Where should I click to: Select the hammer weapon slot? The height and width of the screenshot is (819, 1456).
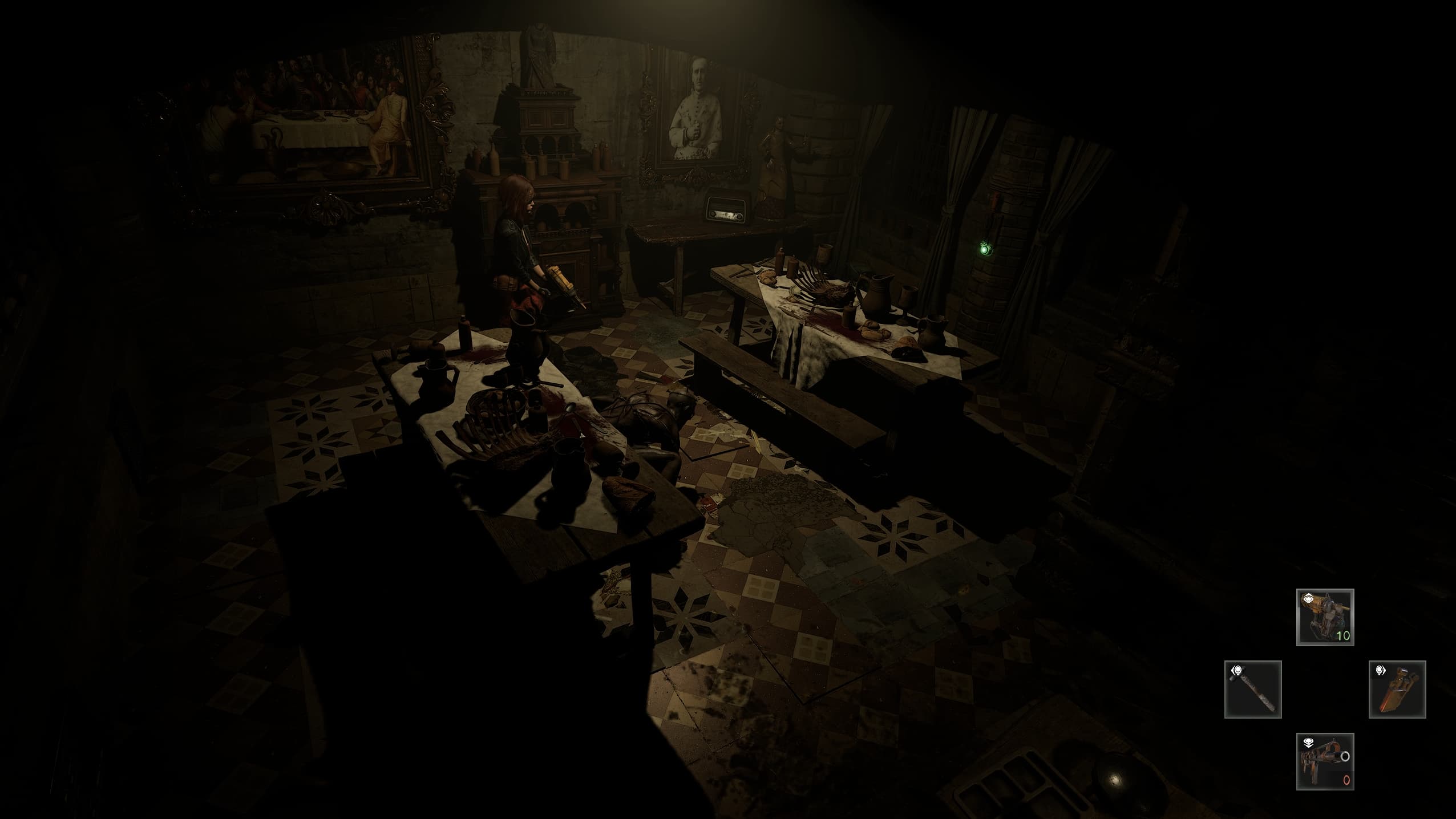pyautogui.click(x=1252, y=689)
